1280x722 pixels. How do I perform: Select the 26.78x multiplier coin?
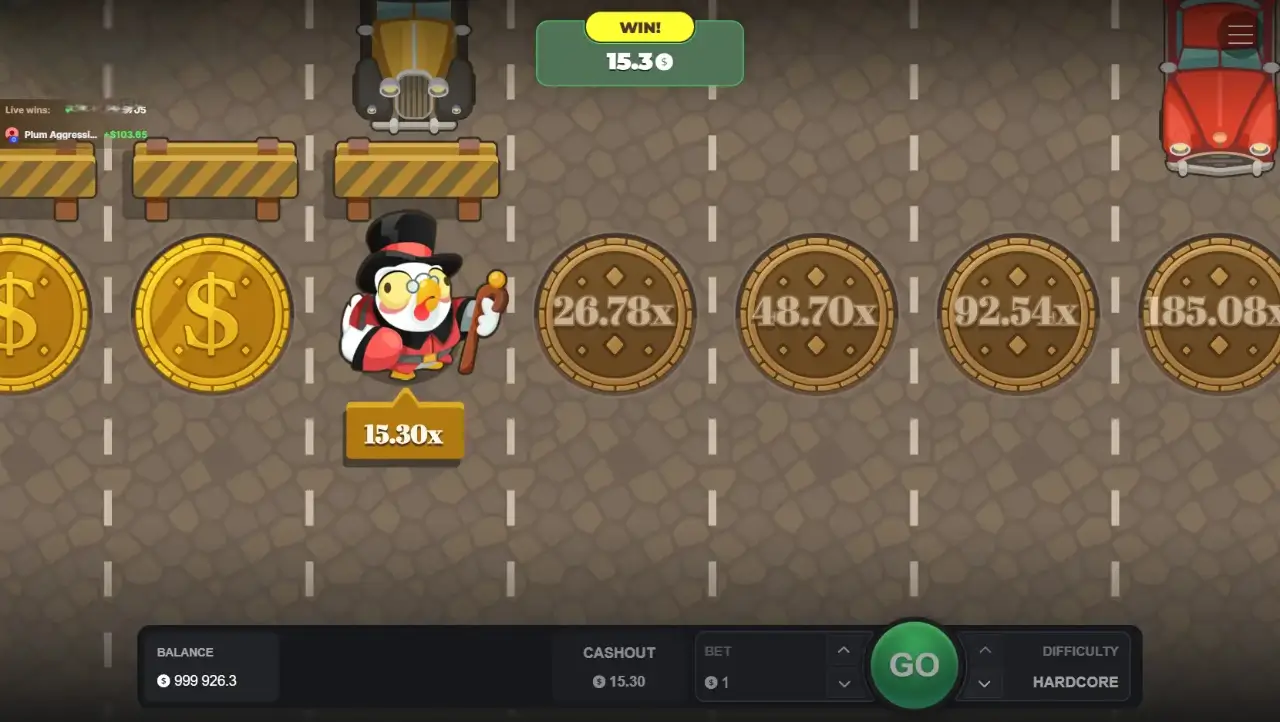[615, 313]
